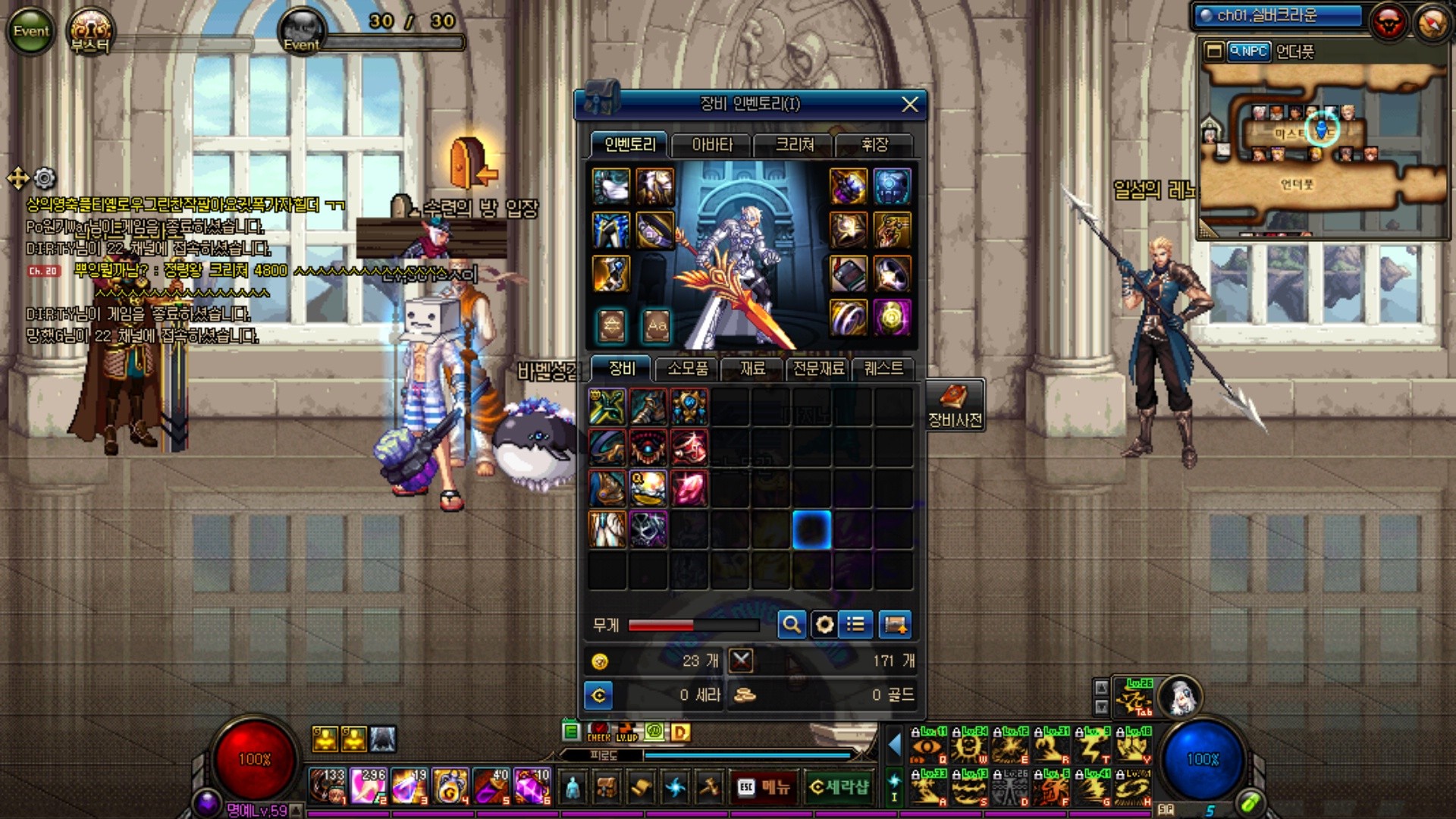
Task: Toggle the NPC search on minimap
Action: point(1248,52)
